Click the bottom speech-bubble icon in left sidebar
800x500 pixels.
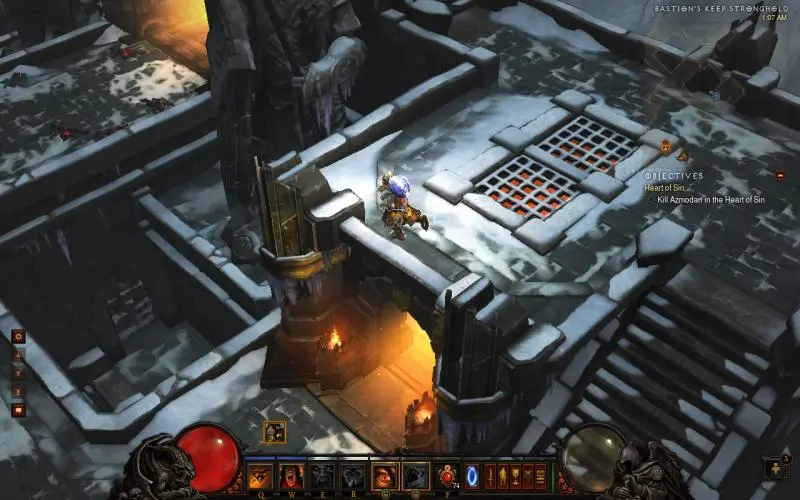[18, 409]
